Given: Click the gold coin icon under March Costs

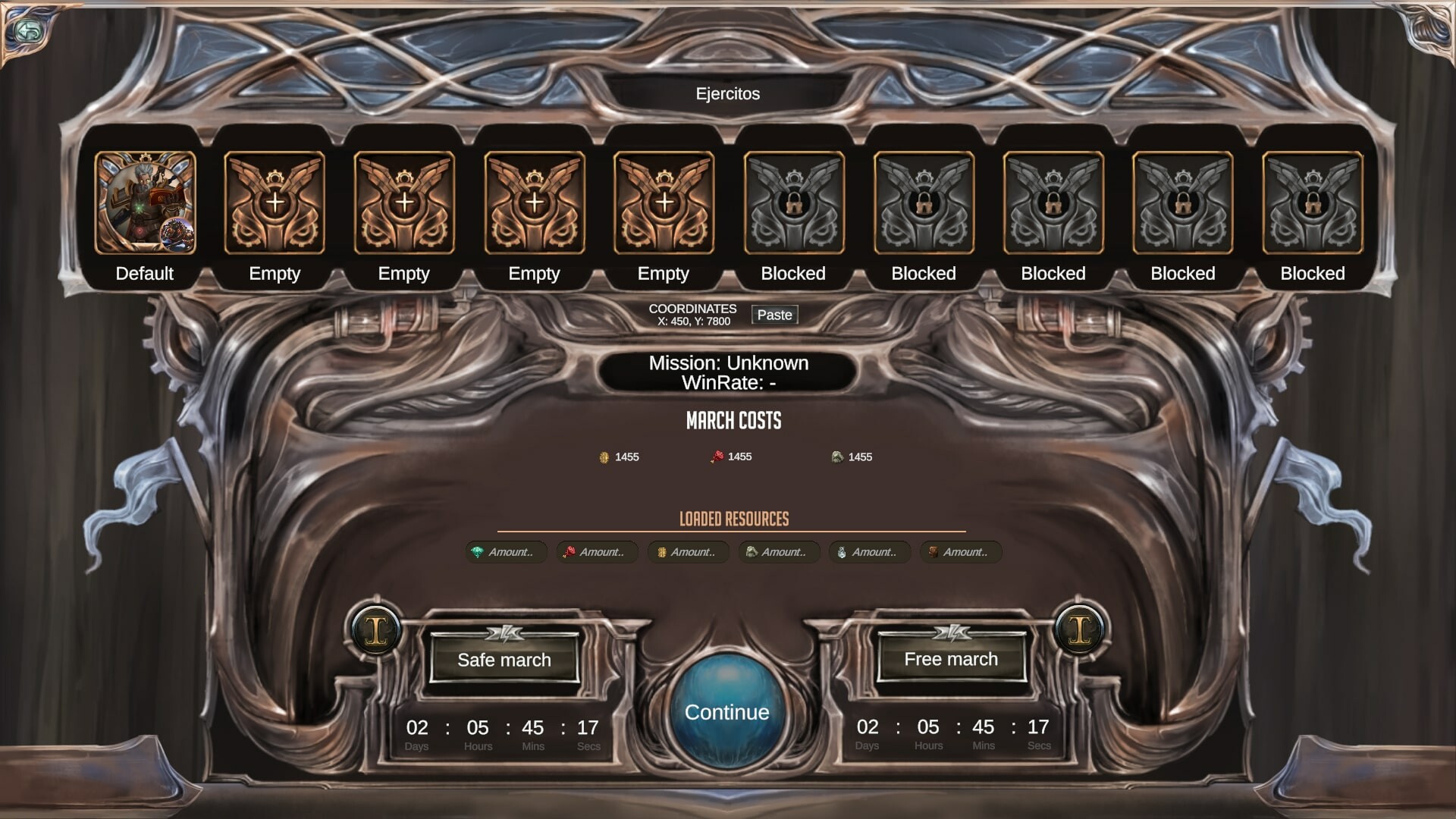Looking at the screenshot, I should [x=604, y=457].
